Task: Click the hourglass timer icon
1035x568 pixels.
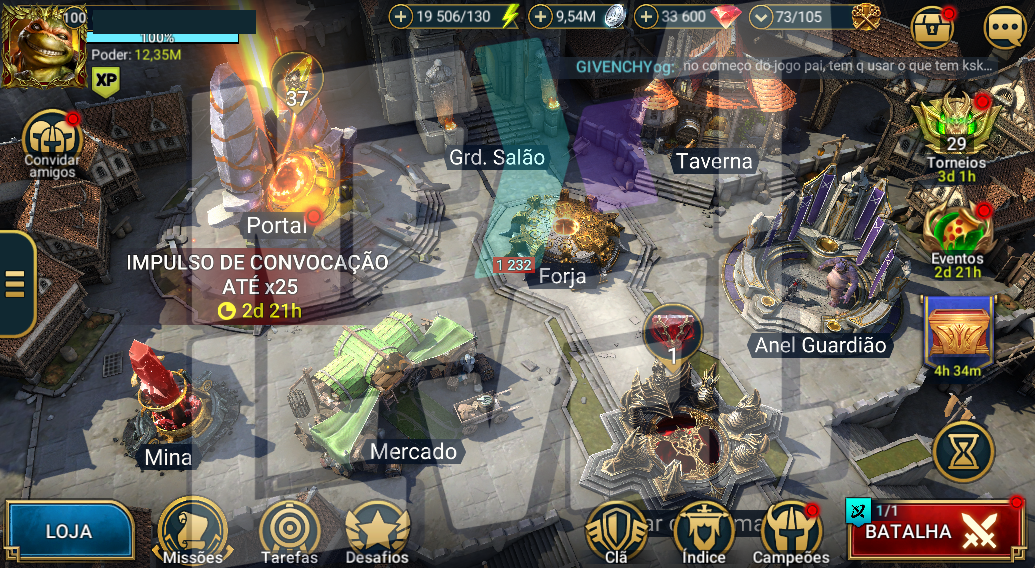Action: tap(963, 452)
